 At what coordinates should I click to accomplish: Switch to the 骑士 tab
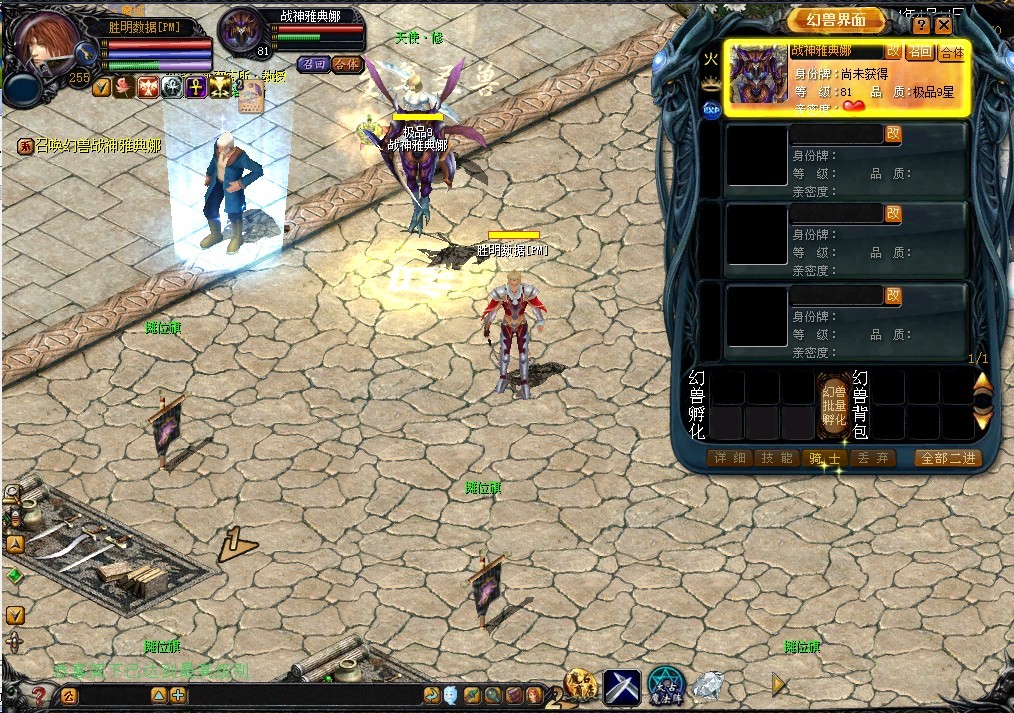point(825,458)
